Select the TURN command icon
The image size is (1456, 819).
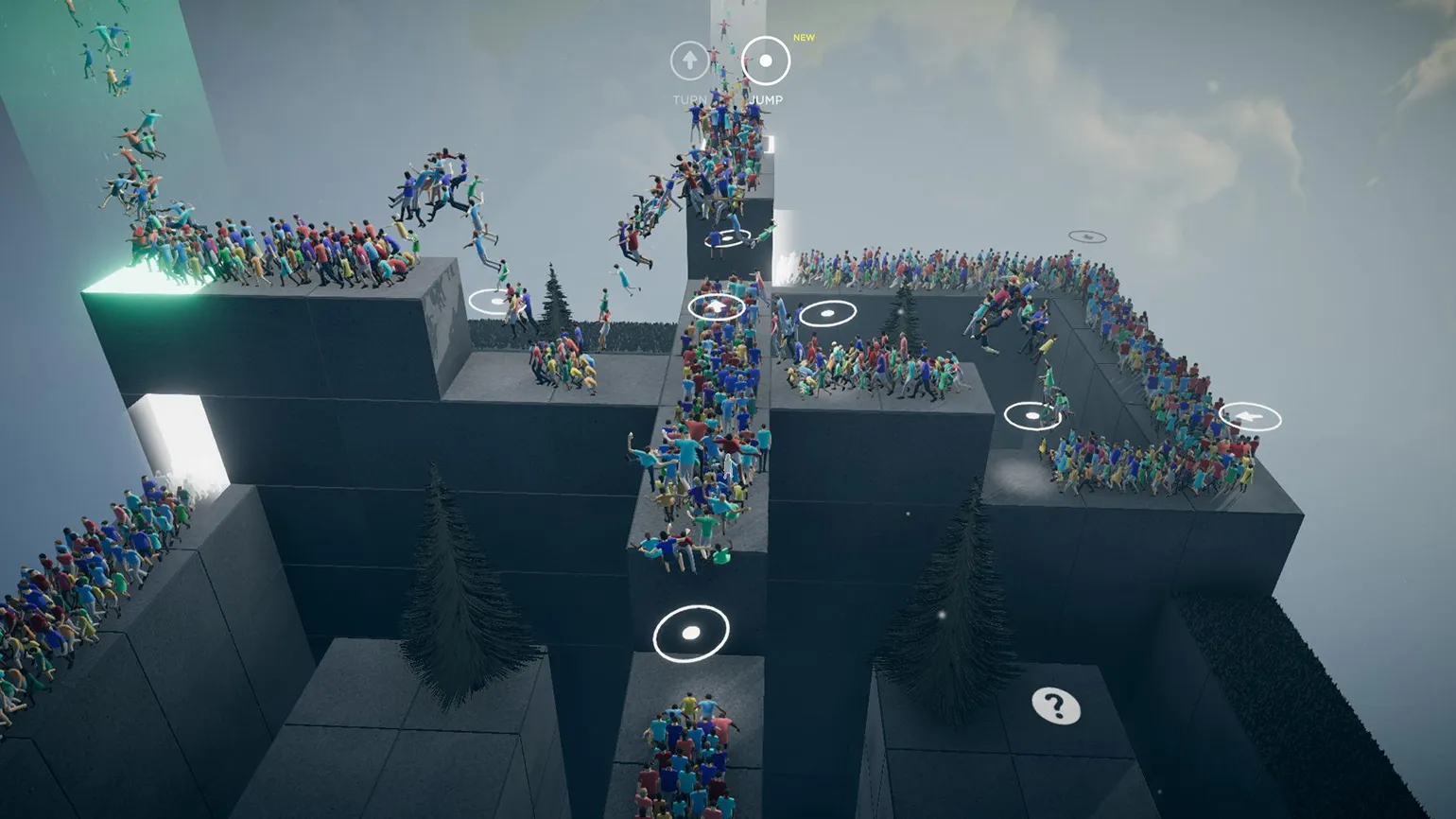pyautogui.click(x=689, y=61)
